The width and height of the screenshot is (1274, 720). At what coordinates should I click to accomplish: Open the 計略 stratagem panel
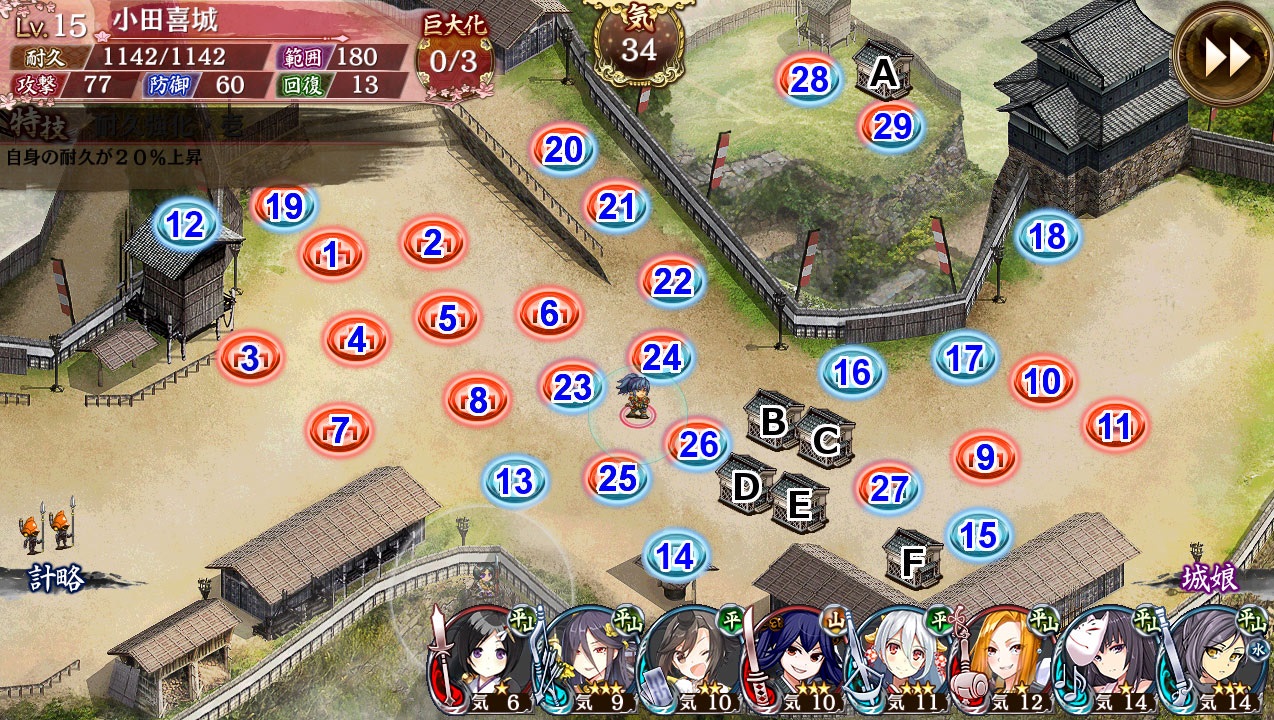pyautogui.click(x=55, y=577)
